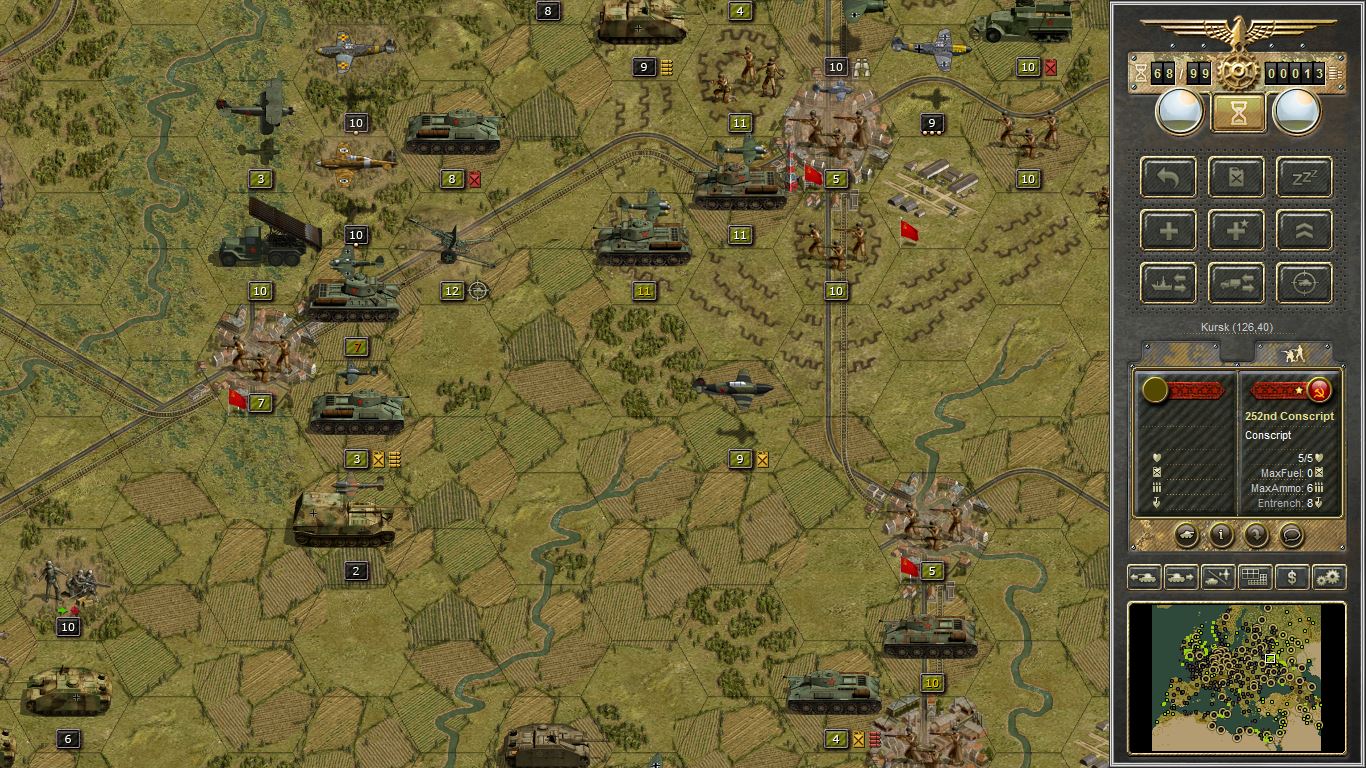Viewport: 1366px width, 768px height.
Task: End the turn using the hourglass button
Action: tap(1237, 110)
